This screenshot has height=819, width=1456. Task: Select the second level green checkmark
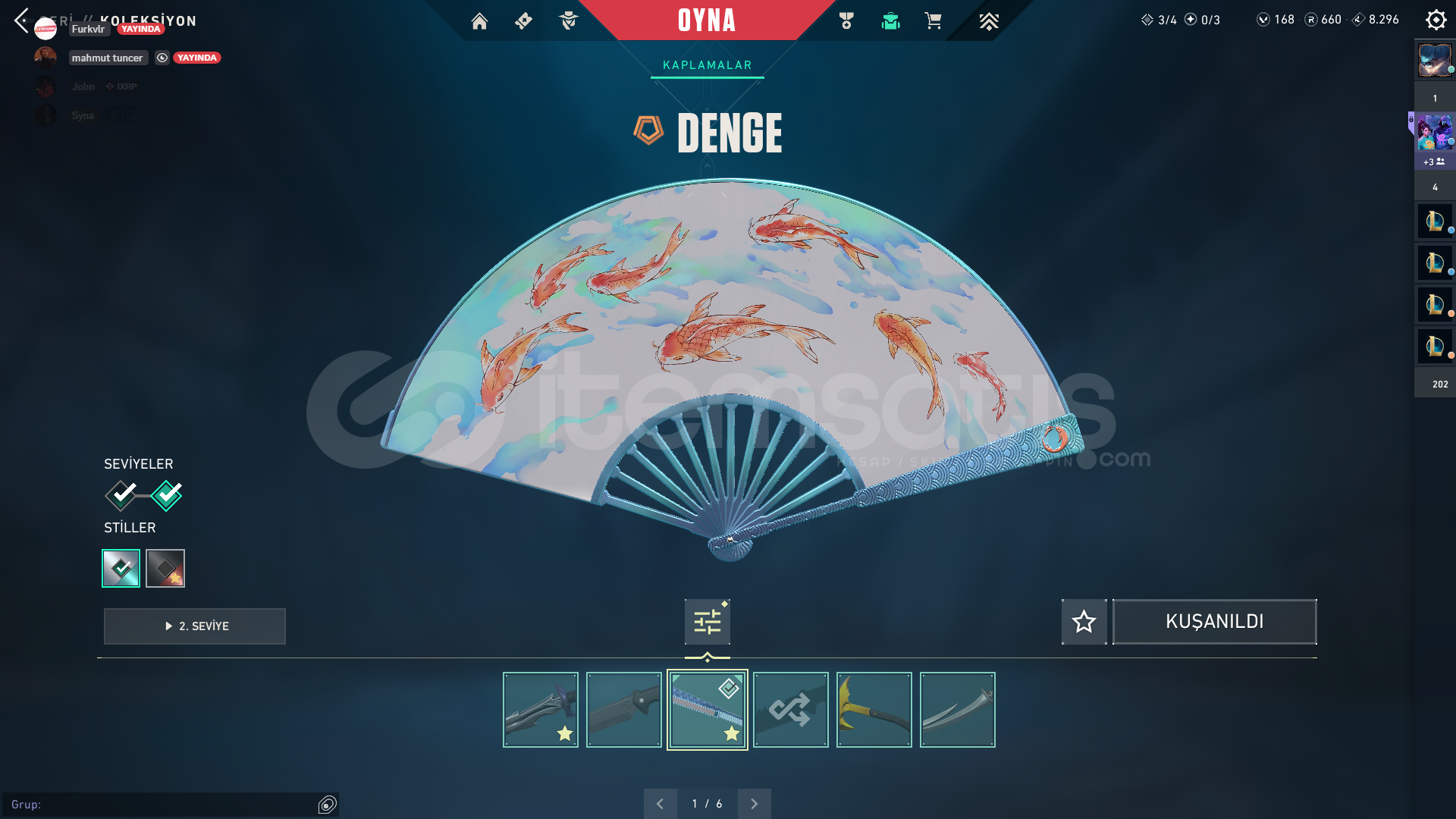click(167, 495)
